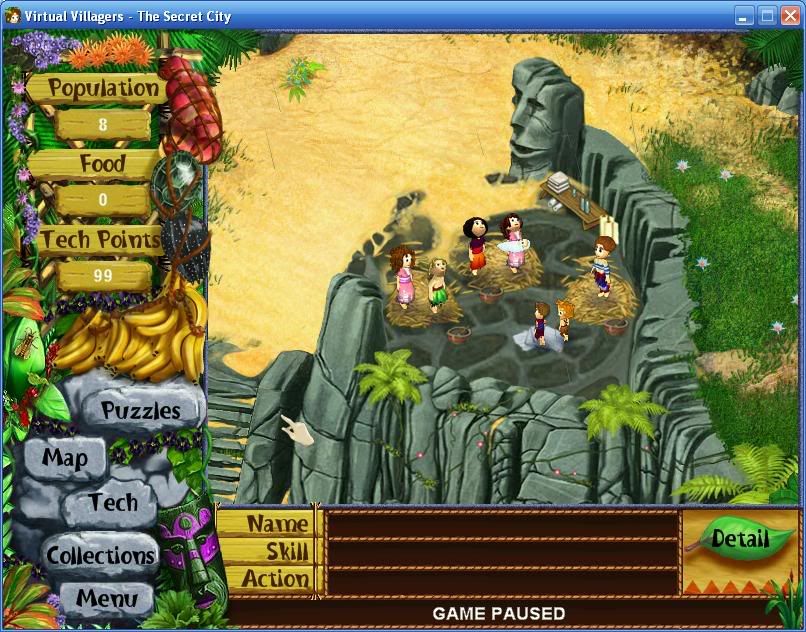This screenshot has width=806, height=632.
Task: Minimize the game window
Action: click(x=744, y=15)
